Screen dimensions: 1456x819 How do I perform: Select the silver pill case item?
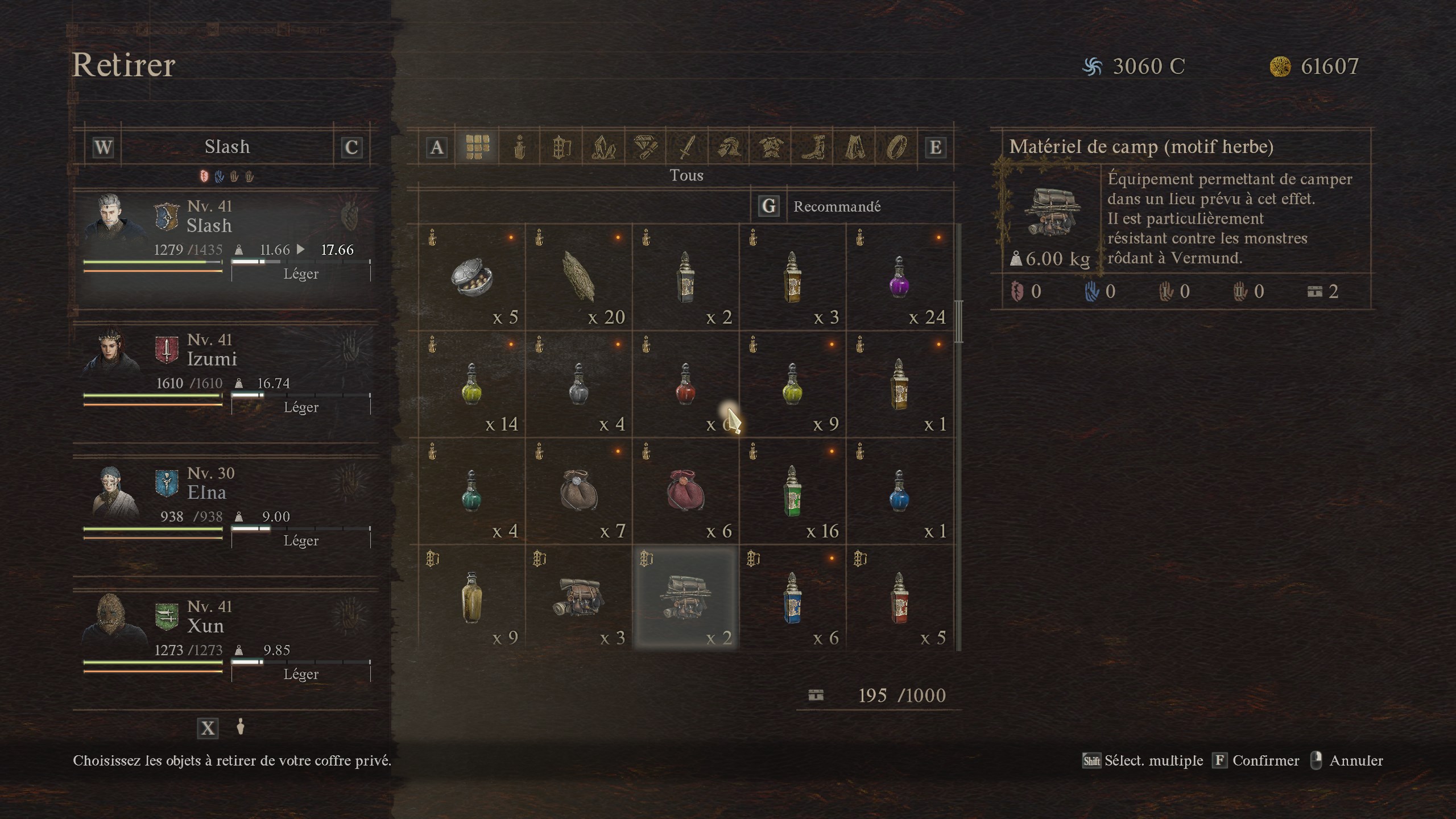(471, 278)
